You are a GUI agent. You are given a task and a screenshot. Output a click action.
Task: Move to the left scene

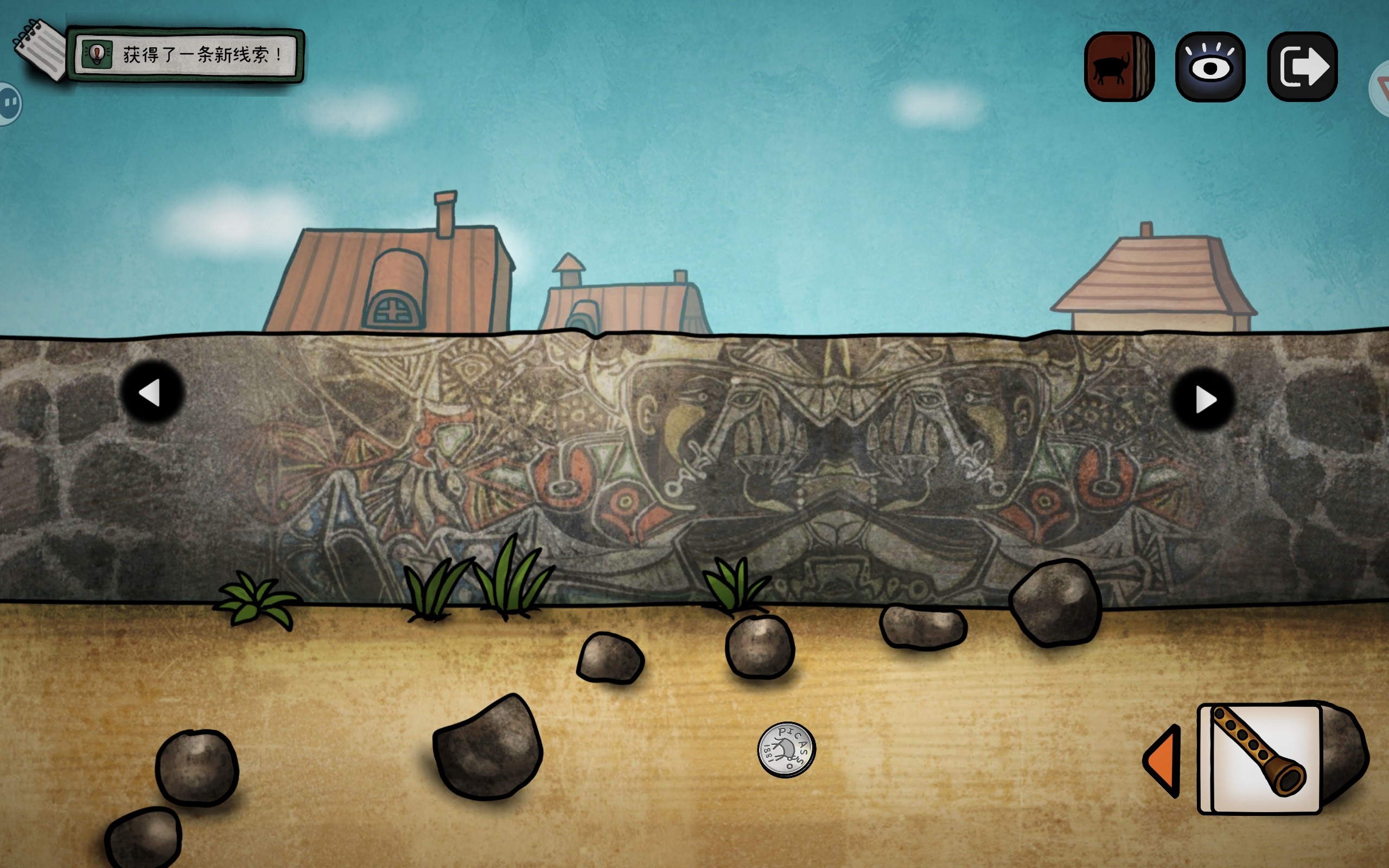point(151,394)
